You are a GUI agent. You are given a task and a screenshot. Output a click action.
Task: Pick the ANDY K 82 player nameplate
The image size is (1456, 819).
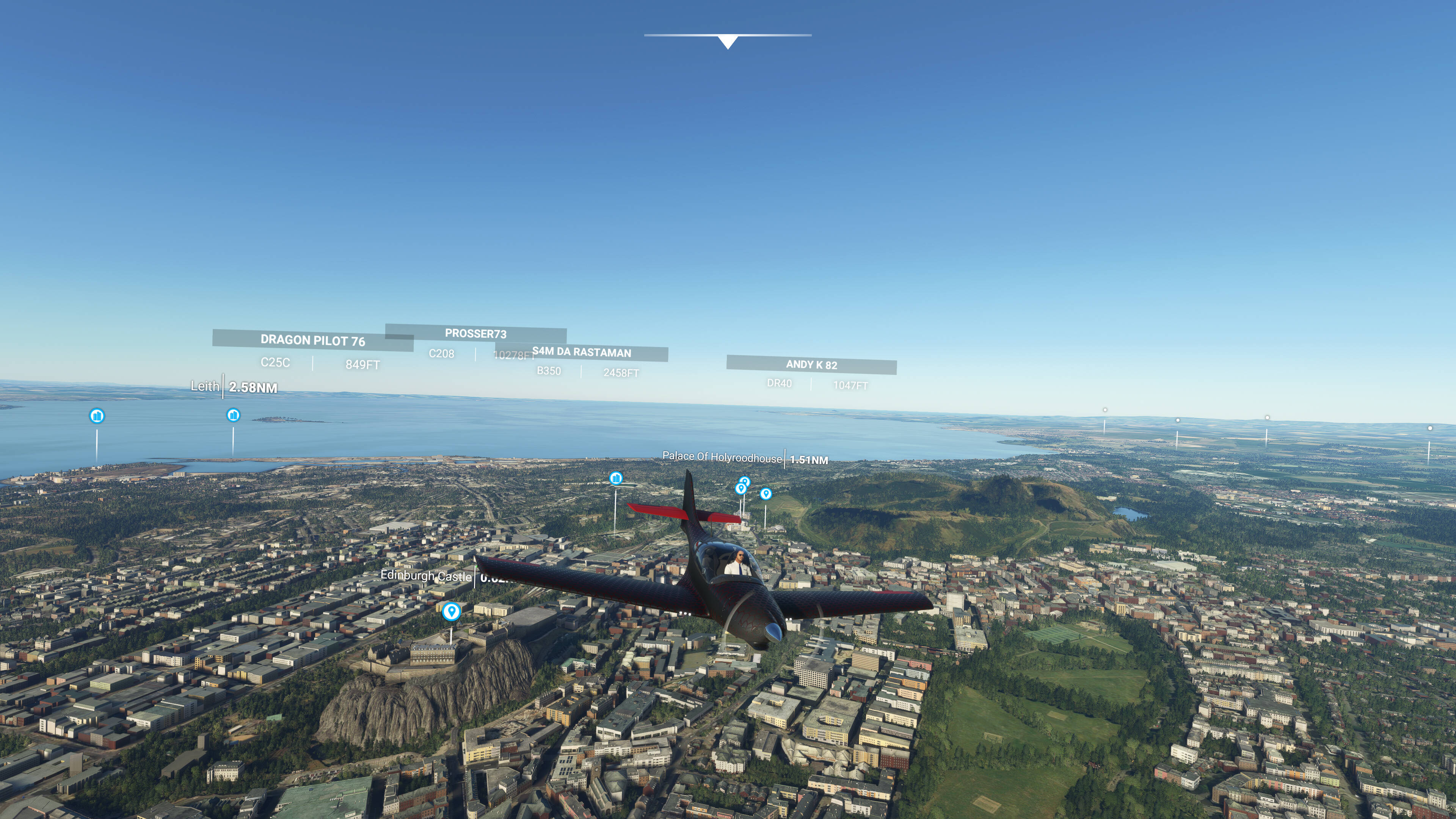(811, 364)
